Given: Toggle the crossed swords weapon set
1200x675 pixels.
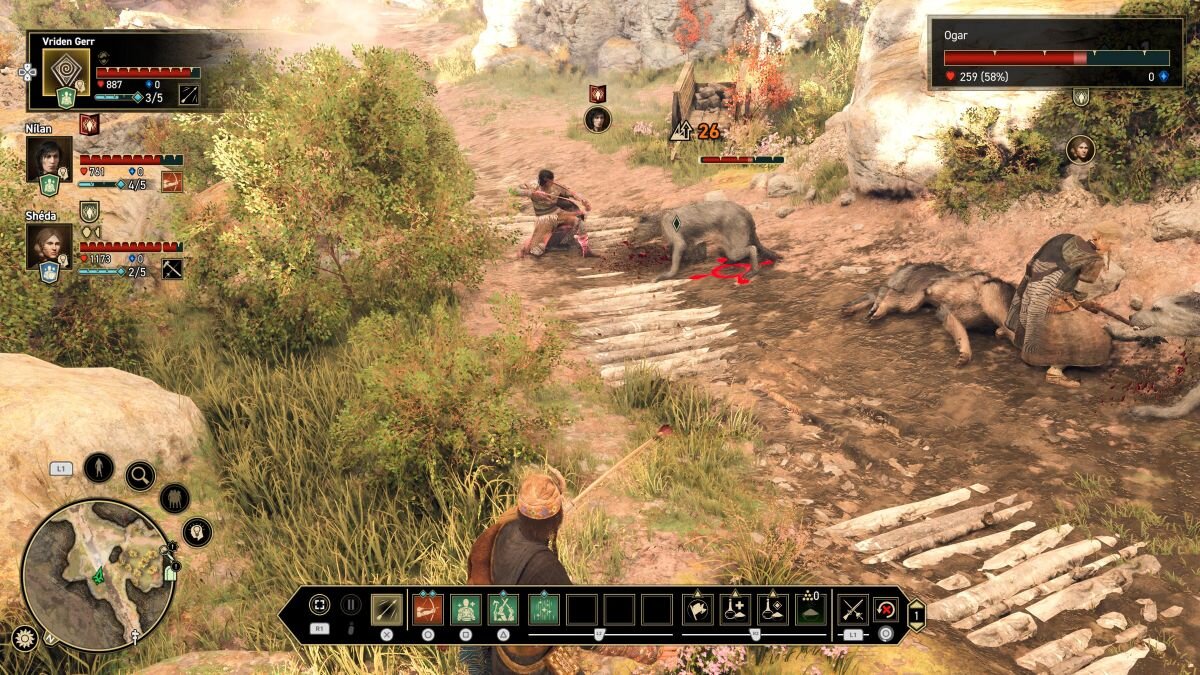Looking at the screenshot, I should (852, 609).
